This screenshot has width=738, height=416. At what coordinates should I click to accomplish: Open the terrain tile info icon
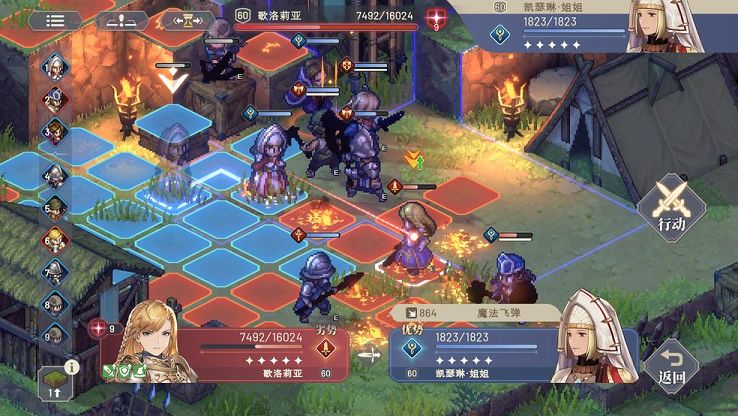coord(57,381)
